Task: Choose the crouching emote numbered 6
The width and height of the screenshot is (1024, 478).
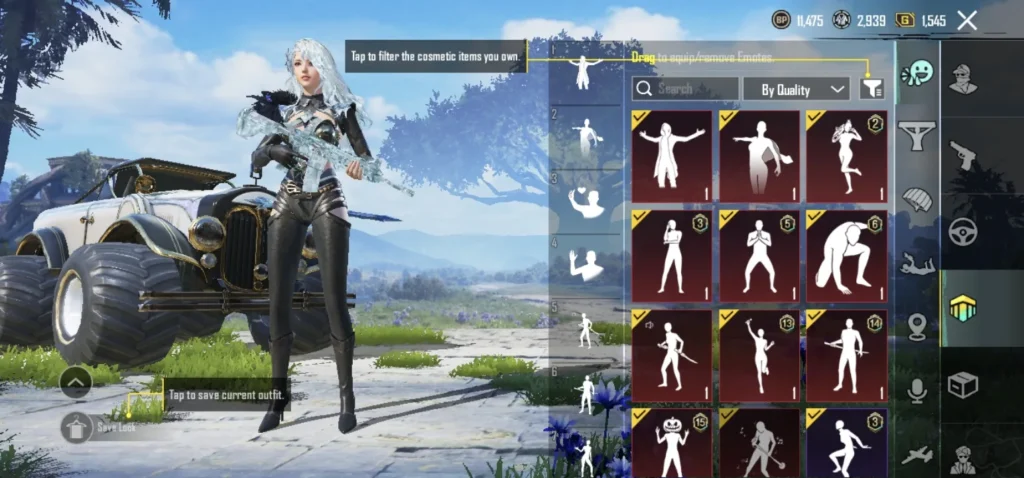Action: coord(846,256)
